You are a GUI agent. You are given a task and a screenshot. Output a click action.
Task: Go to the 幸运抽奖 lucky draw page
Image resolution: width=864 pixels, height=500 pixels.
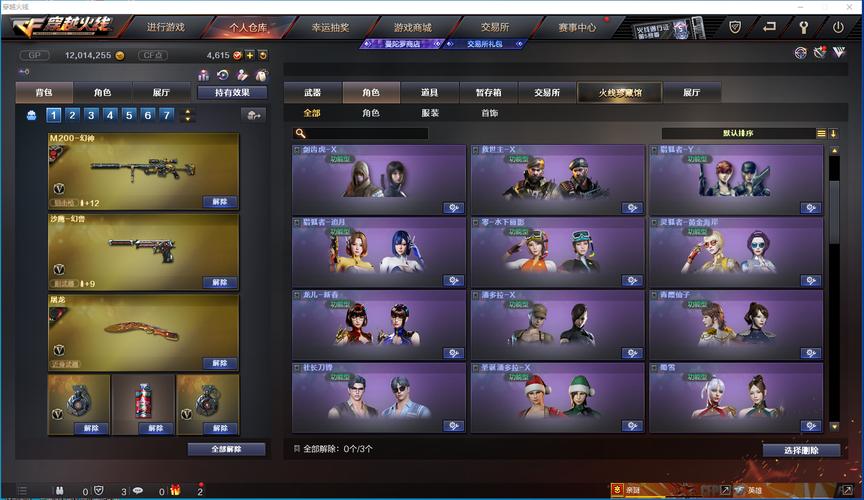tap(328, 27)
